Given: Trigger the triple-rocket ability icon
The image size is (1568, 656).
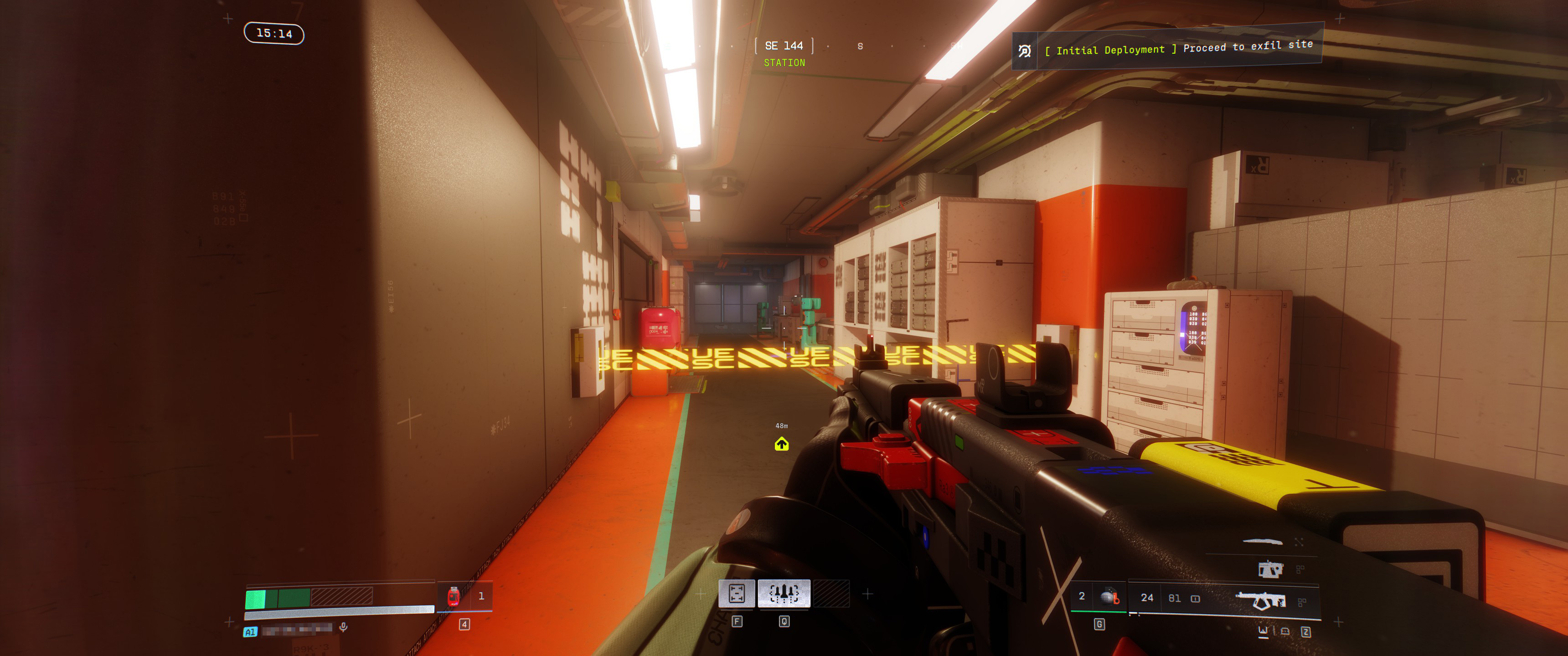Looking at the screenshot, I should pyautogui.click(x=784, y=593).
